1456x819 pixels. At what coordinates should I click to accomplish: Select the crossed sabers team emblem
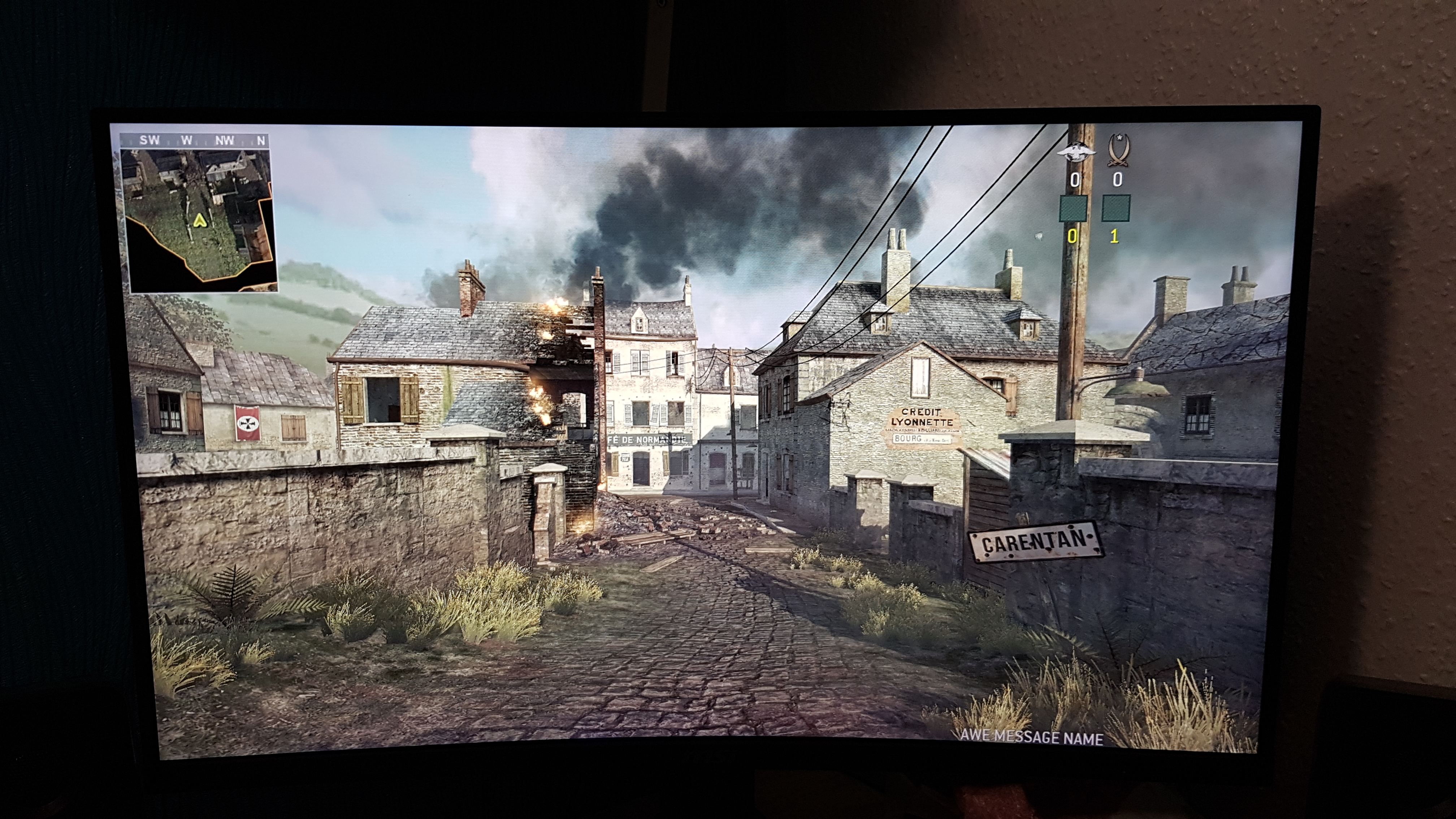tap(1116, 149)
